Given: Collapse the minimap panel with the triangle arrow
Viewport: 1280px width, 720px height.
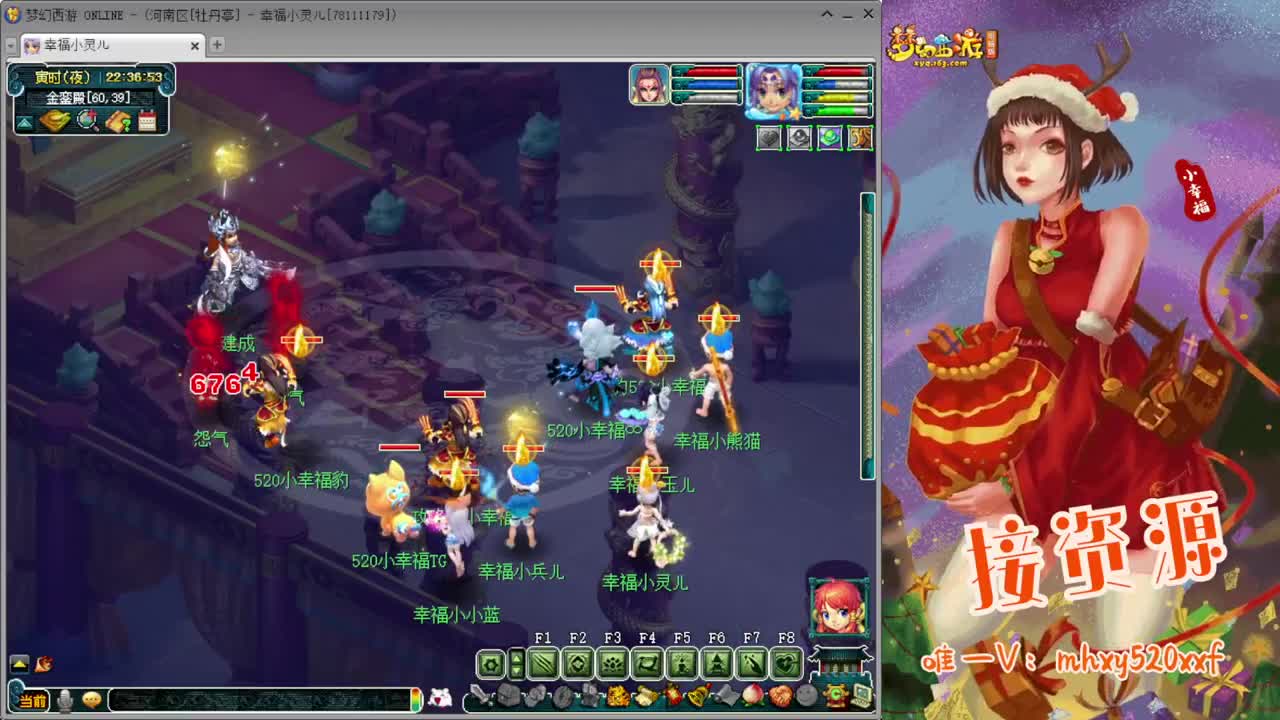Looking at the screenshot, I should [x=23, y=121].
